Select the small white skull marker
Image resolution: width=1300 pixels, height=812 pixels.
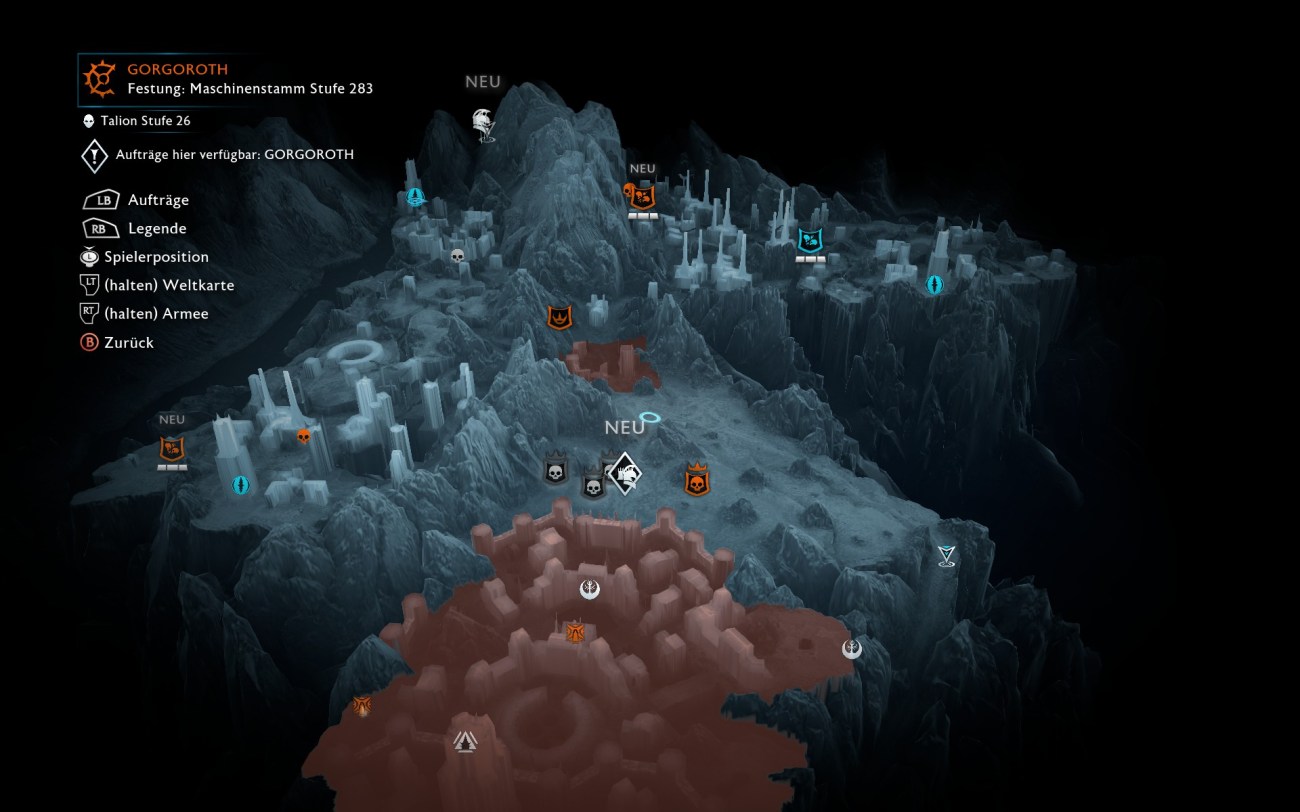point(458,256)
